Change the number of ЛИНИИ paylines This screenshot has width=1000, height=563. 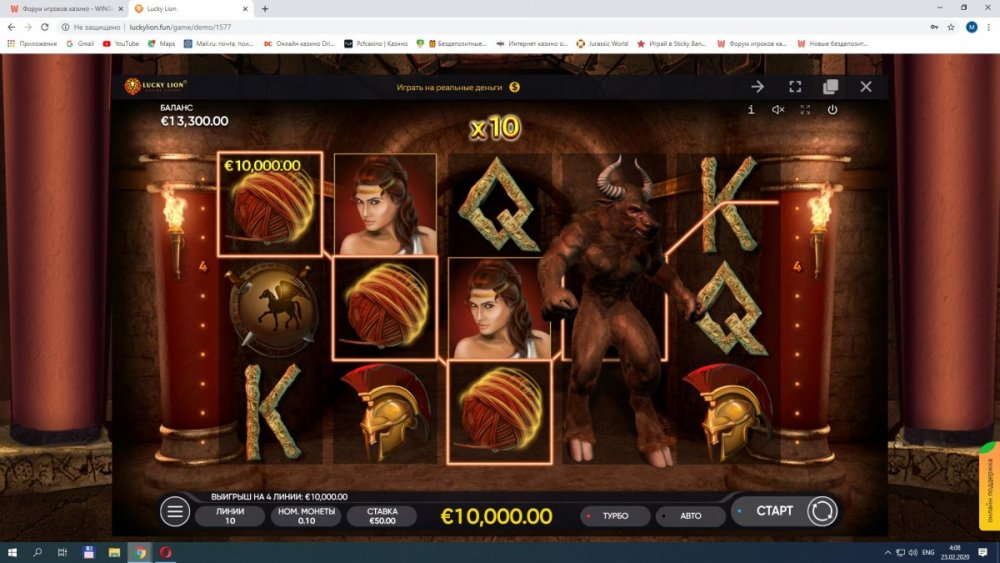tap(230, 516)
